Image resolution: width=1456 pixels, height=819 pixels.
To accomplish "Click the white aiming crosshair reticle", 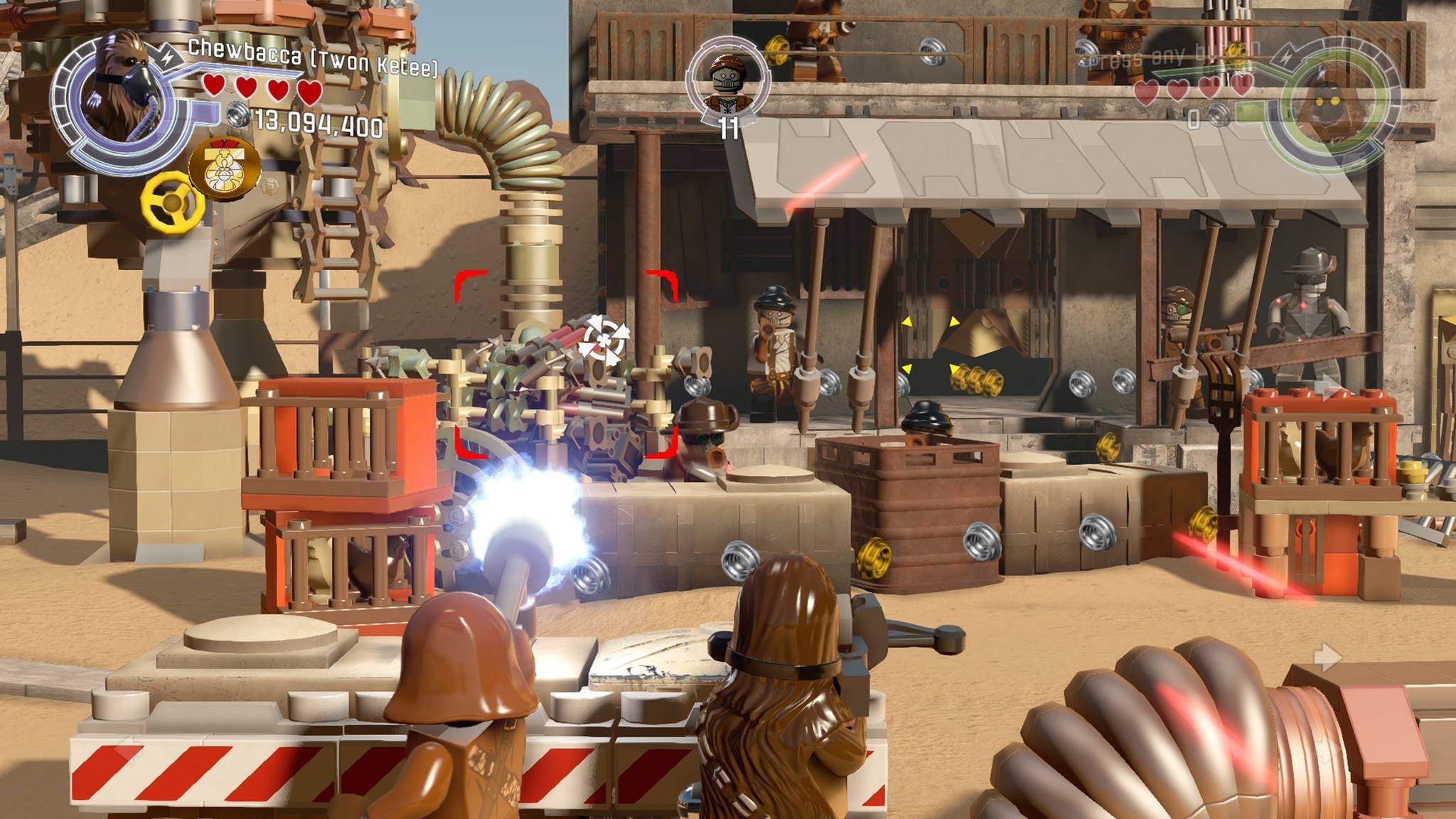I will coord(602,338).
